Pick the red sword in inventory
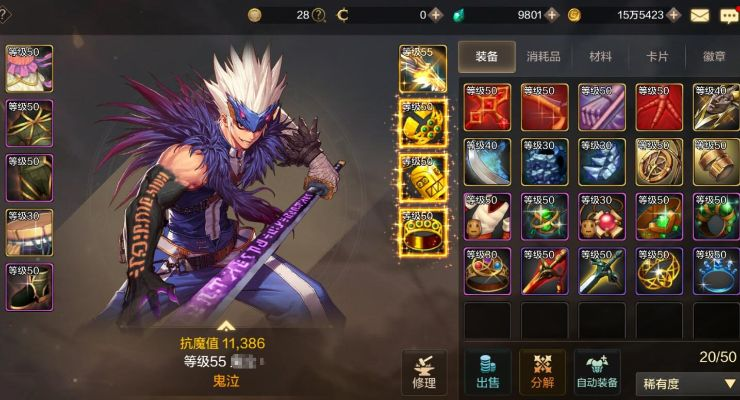 [x=542, y=271]
